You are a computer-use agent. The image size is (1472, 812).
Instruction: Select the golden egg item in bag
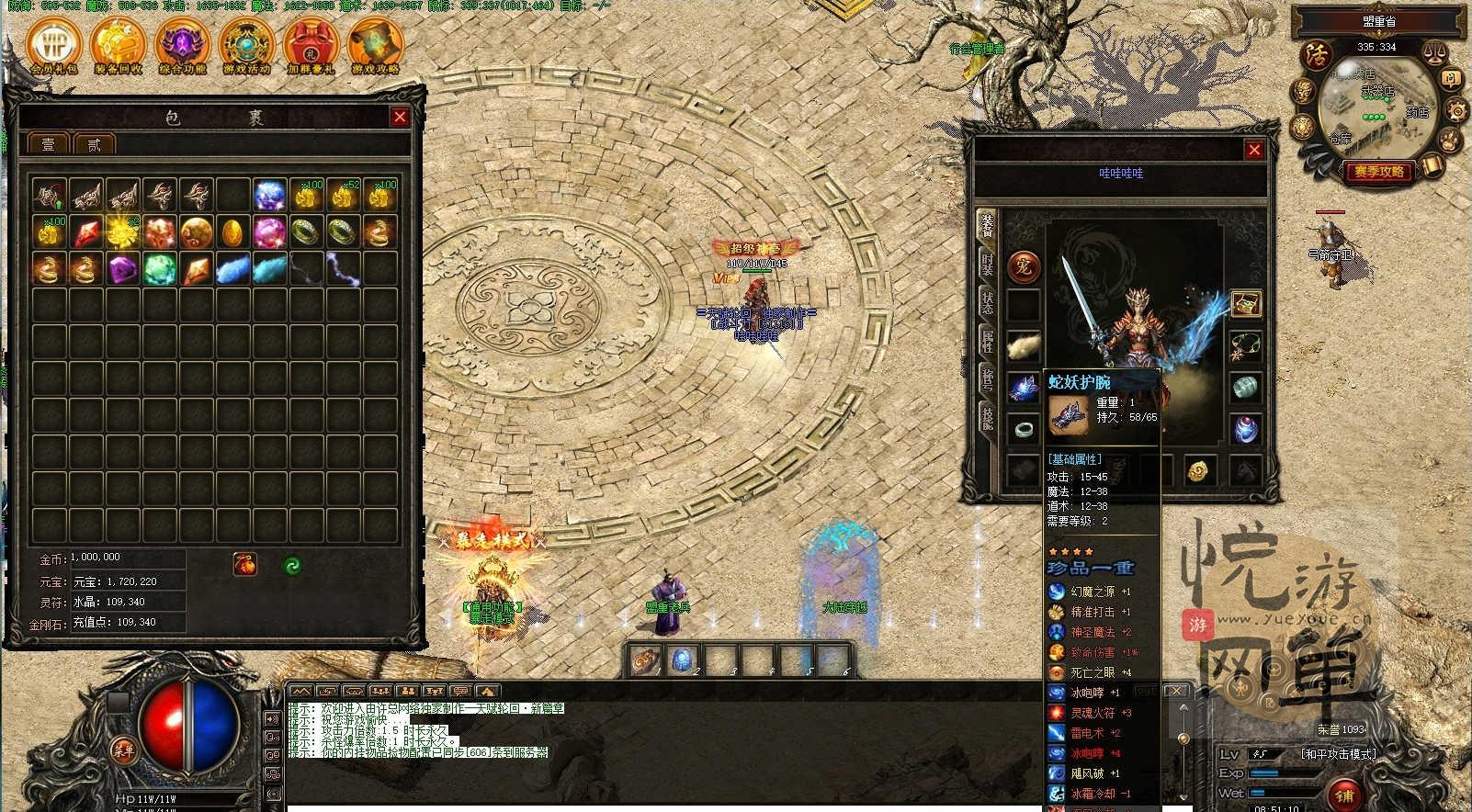[x=232, y=231]
